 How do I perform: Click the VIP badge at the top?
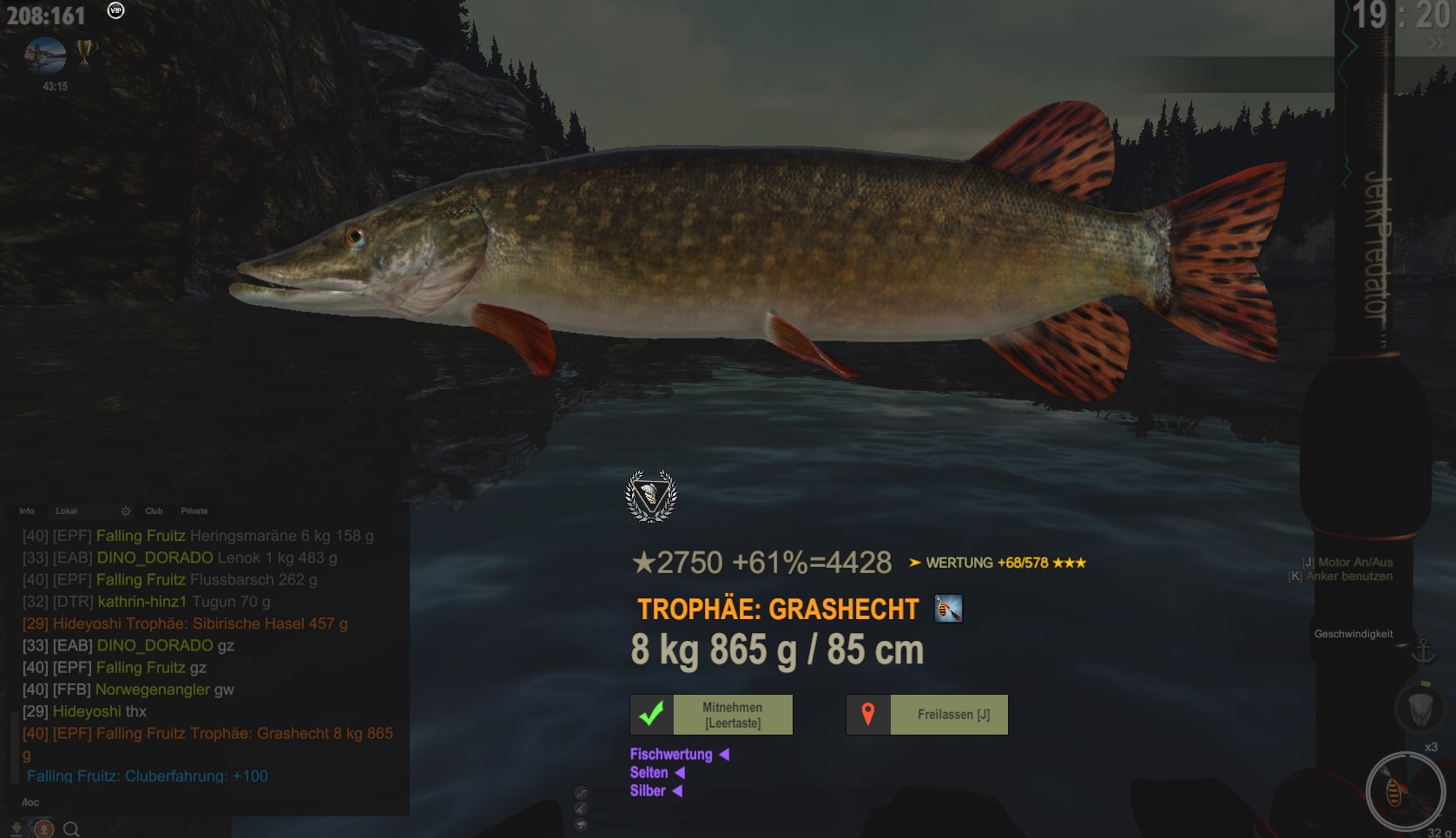(115, 10)
